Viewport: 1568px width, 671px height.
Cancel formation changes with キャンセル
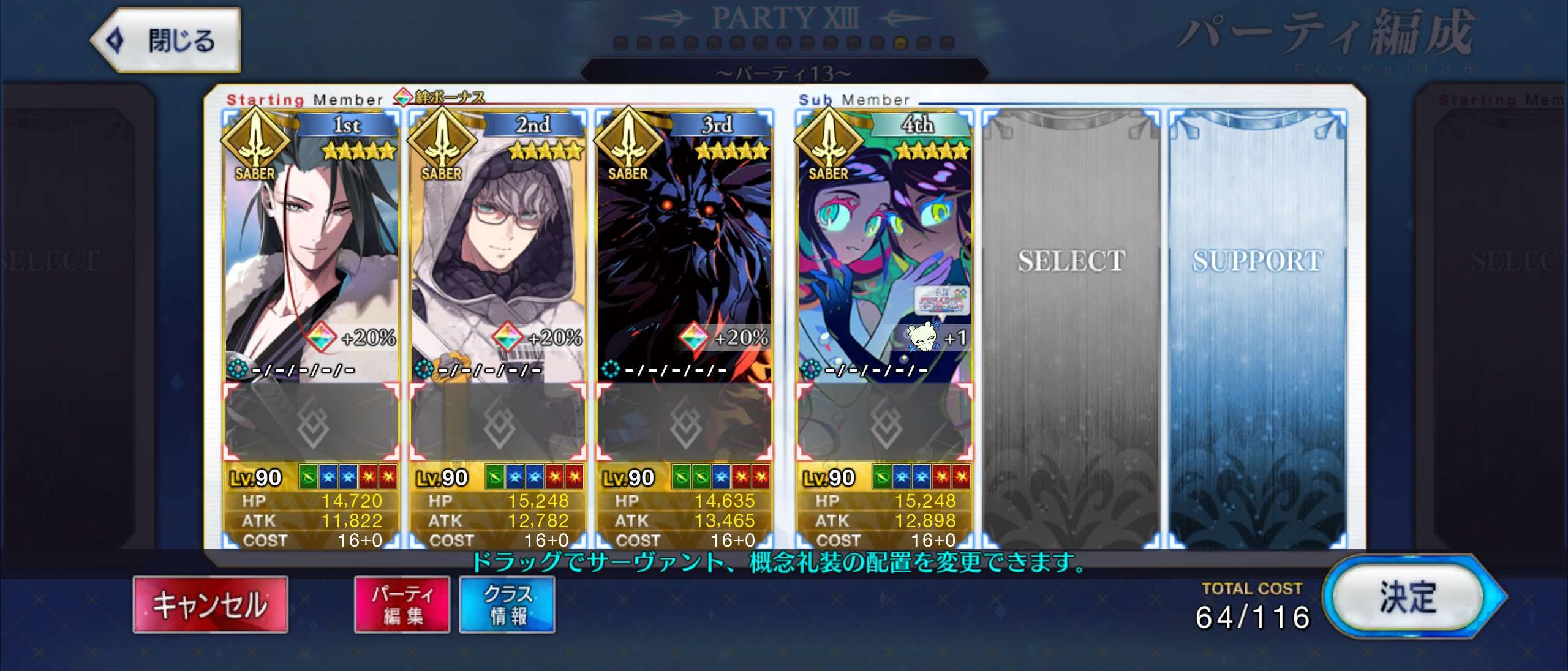pyautogui.click(x=210, y=604)
